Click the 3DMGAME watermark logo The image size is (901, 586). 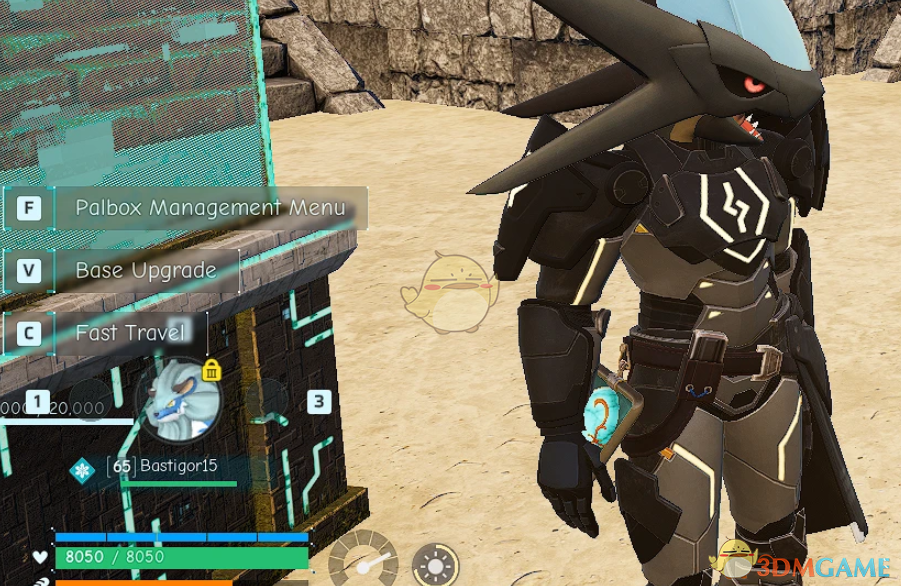coord(804,565)
